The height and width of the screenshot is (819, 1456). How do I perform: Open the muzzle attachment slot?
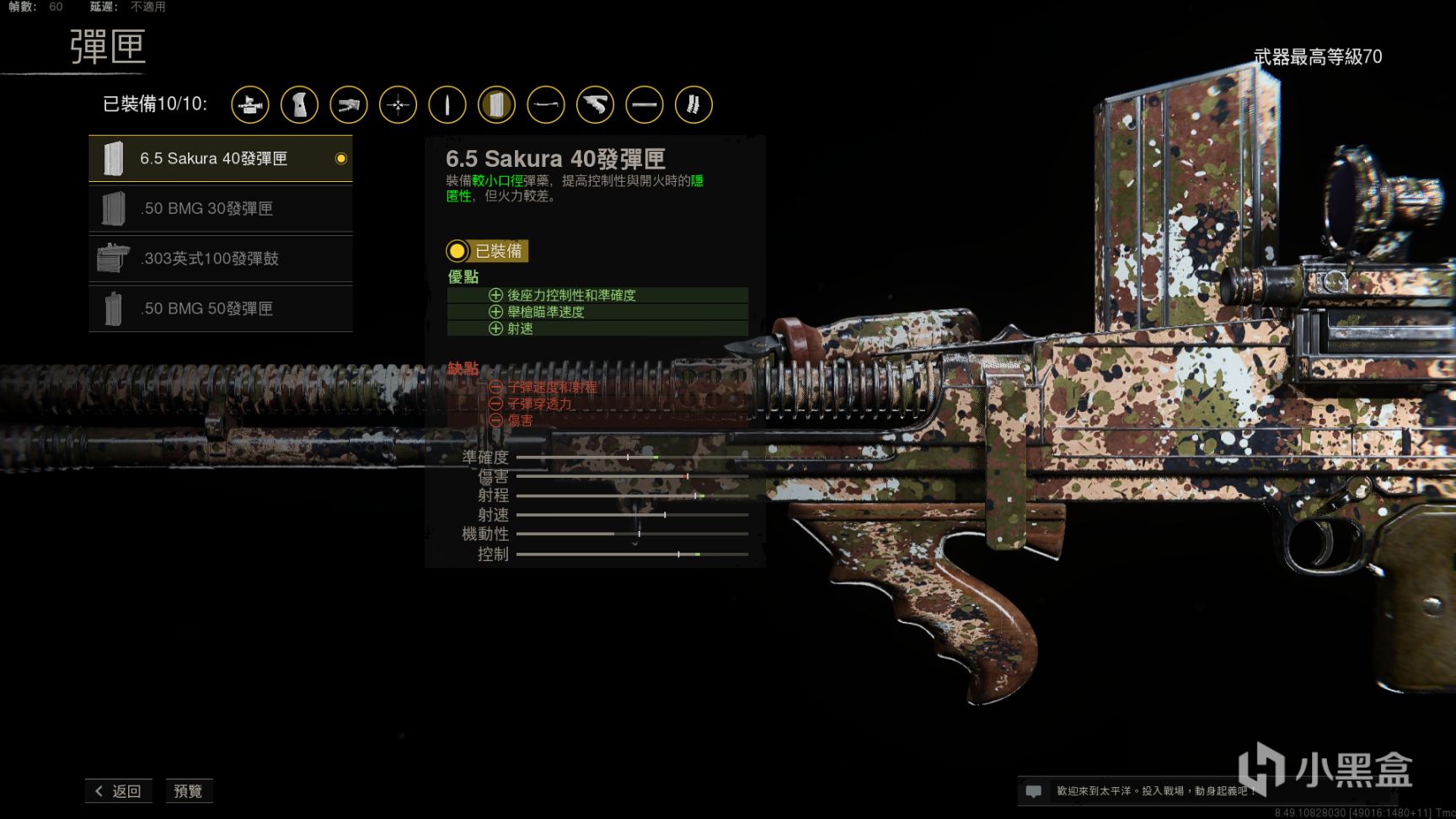pyautogui.click(x=546, y=105)
